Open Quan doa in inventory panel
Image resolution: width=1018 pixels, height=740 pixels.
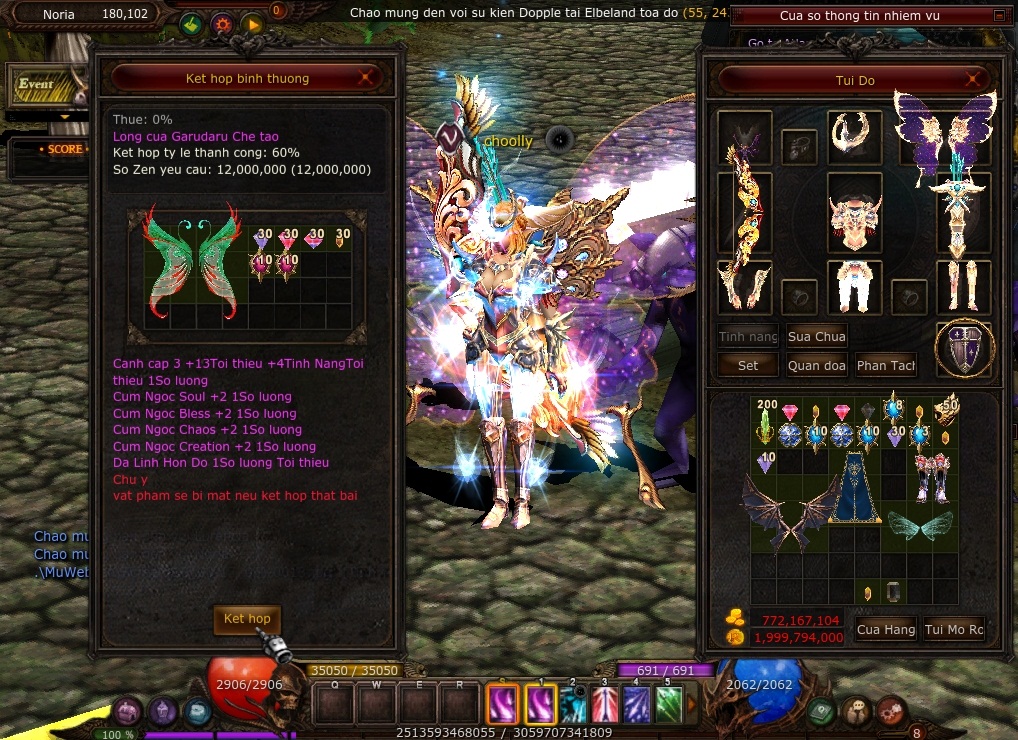pos(816,366)
